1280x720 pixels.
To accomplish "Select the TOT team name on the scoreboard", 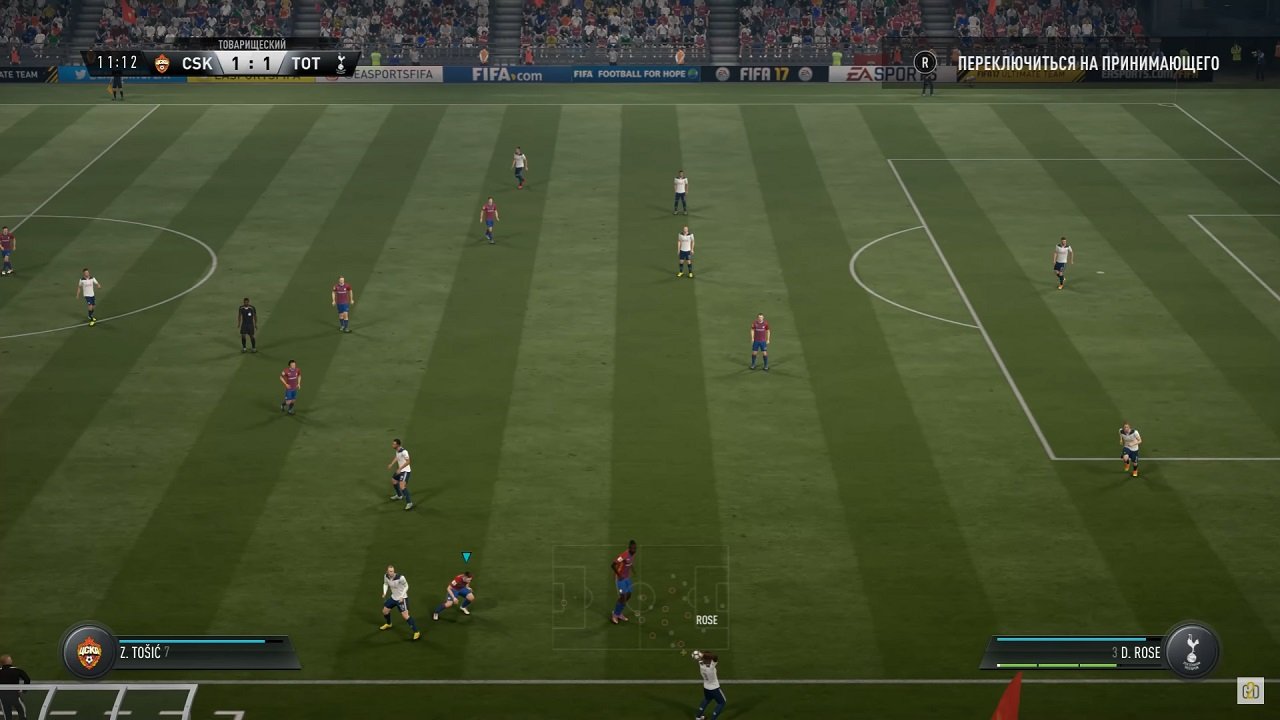I will [x=305, y=63].
